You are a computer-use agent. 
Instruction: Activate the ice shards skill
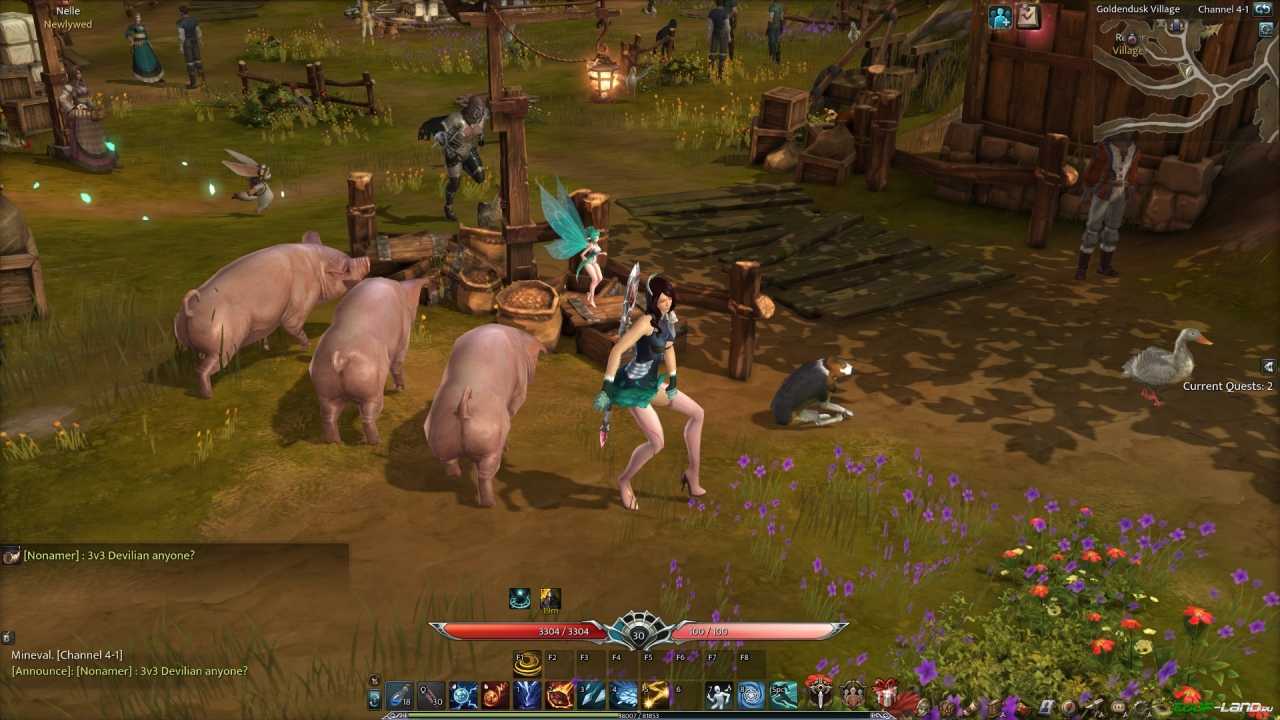(x=591, y=694)
